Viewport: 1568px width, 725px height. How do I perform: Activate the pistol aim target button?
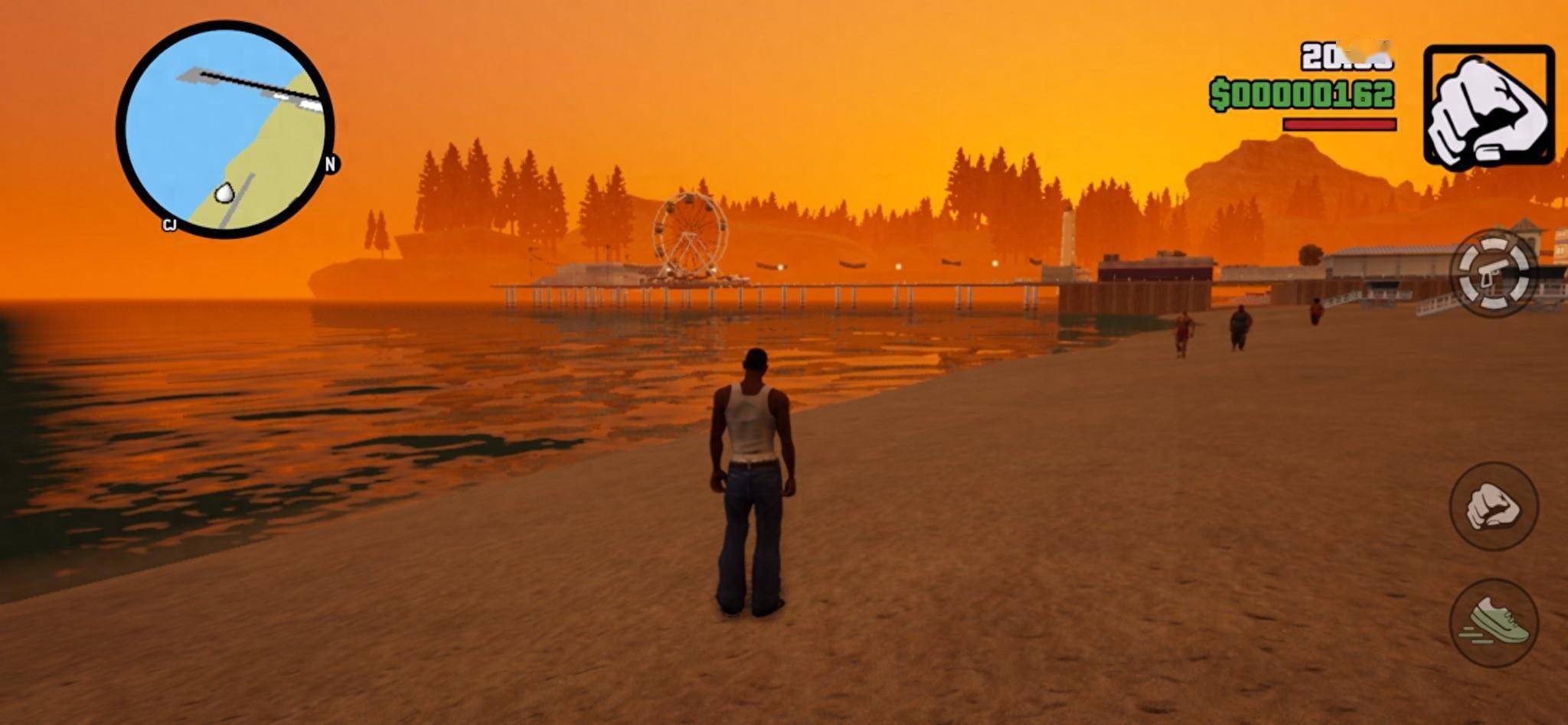[1494, 274]
